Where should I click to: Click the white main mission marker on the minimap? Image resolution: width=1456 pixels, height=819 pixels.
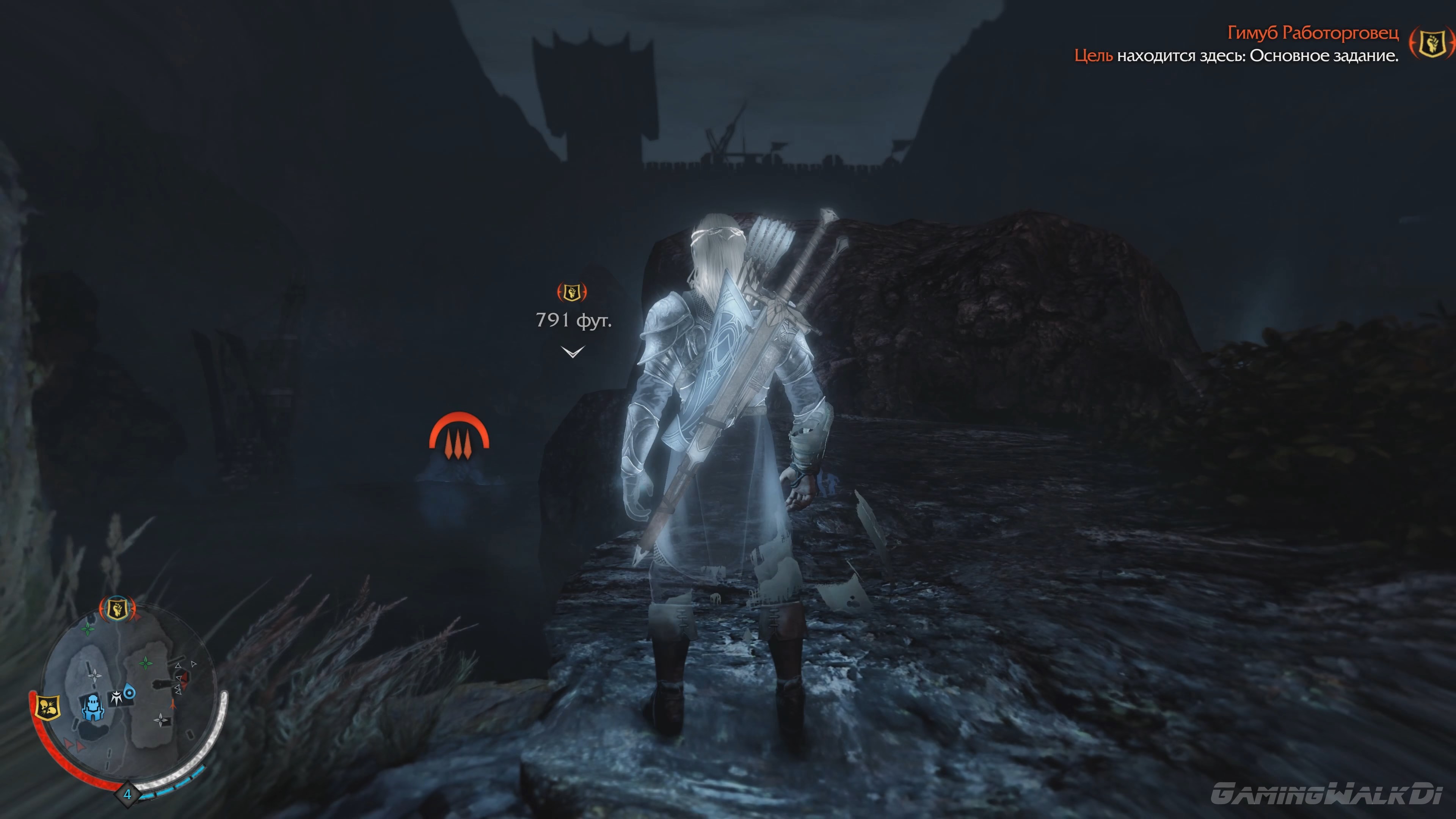coord(116,697)
